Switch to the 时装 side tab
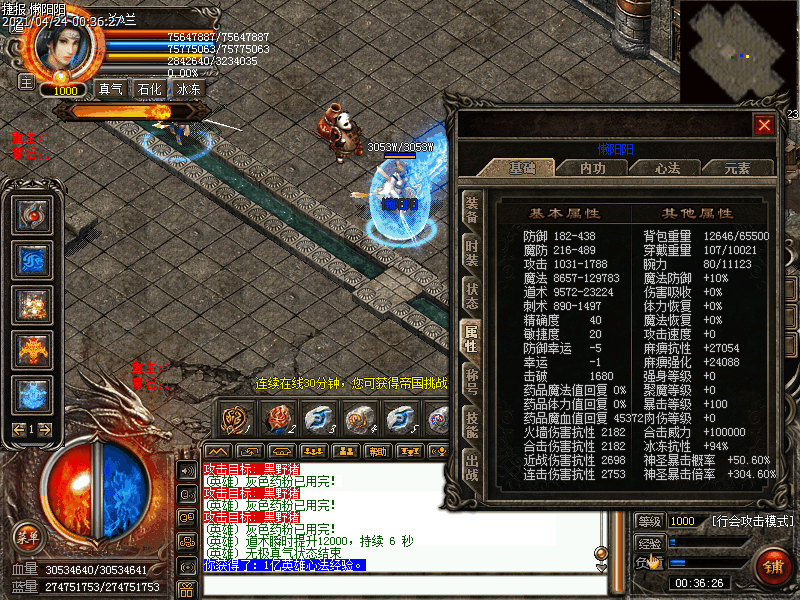This screenshot has height=600, width=800. coord(471,253)
